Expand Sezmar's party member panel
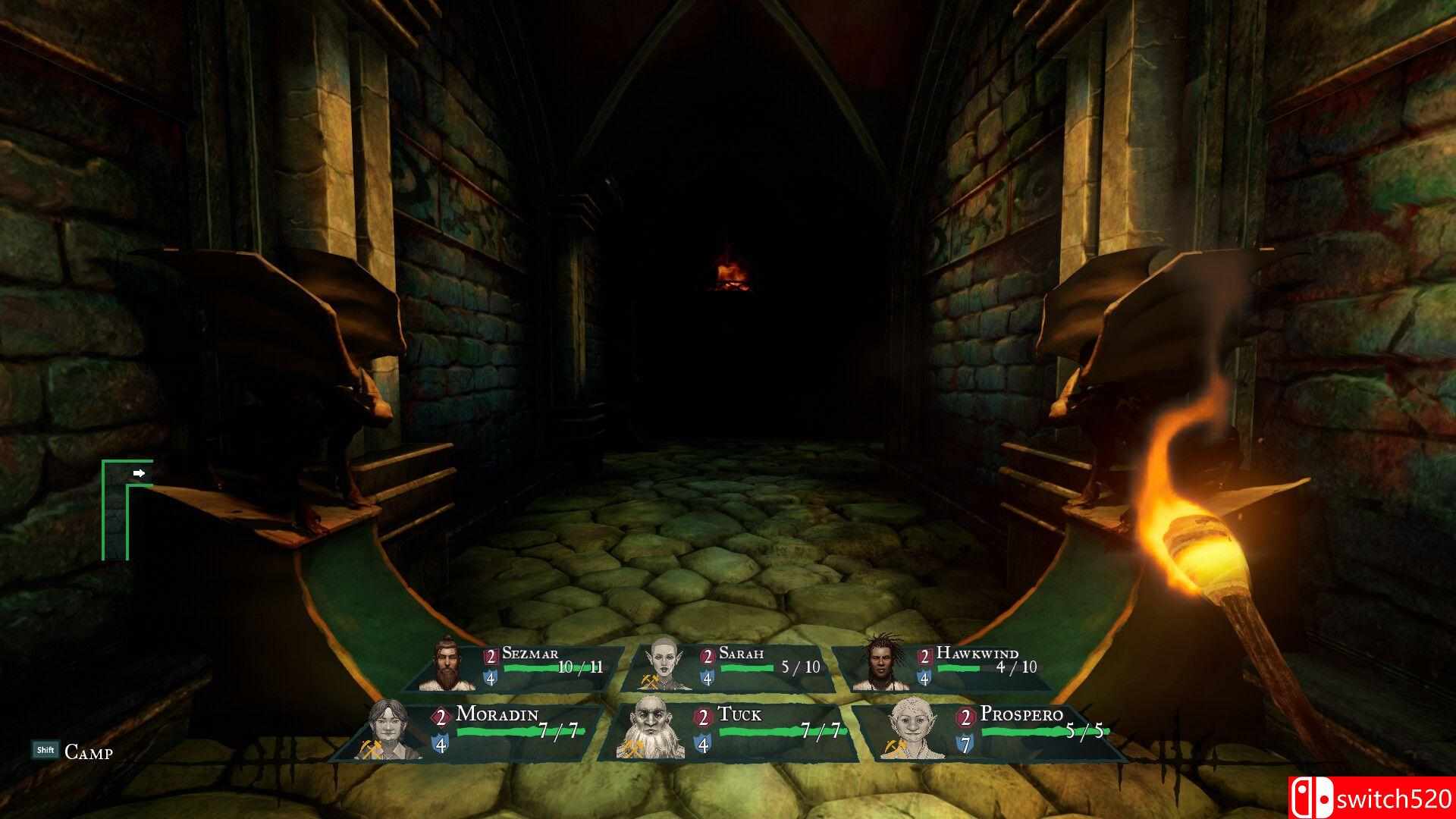This screenshot has width=1456, height=819. (x=531, y=667)
